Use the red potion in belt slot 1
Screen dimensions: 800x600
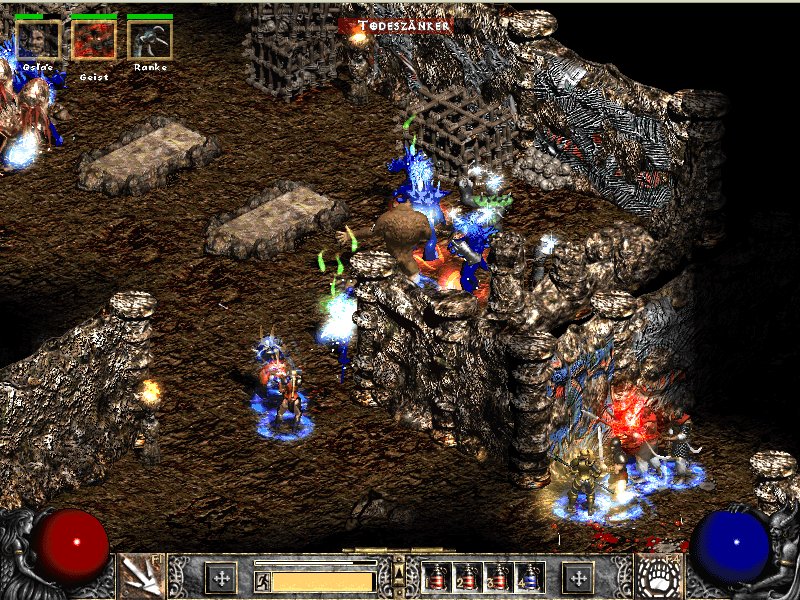pyautogui.click(x=436, y=577)
